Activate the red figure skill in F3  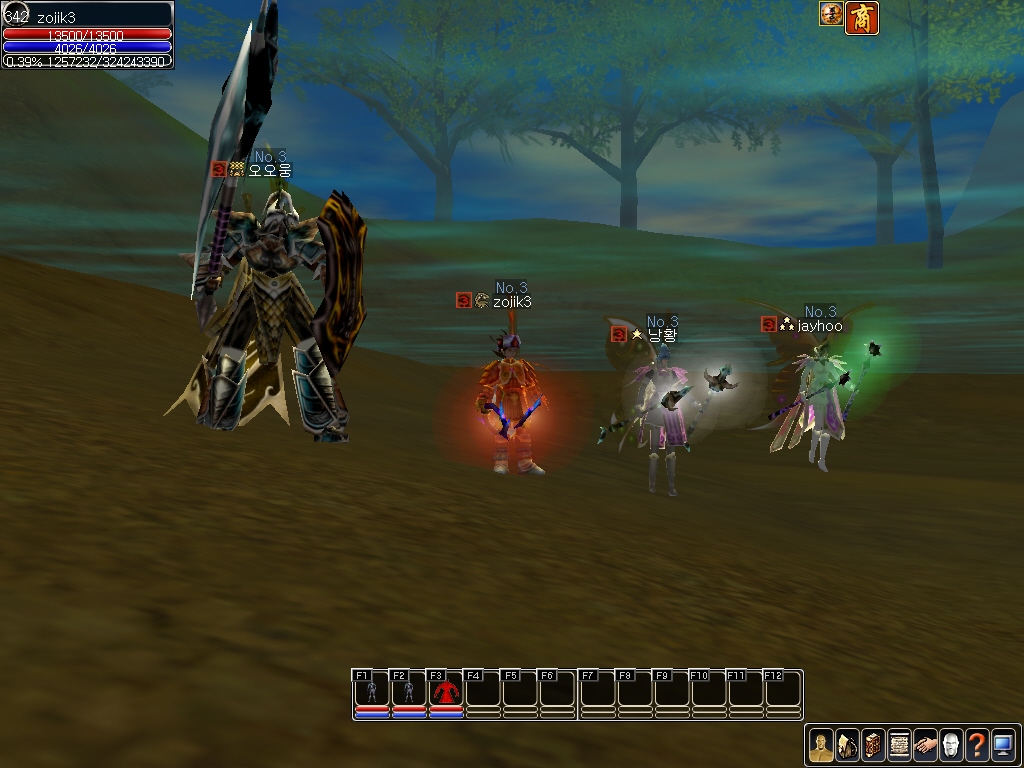(446, 691)
